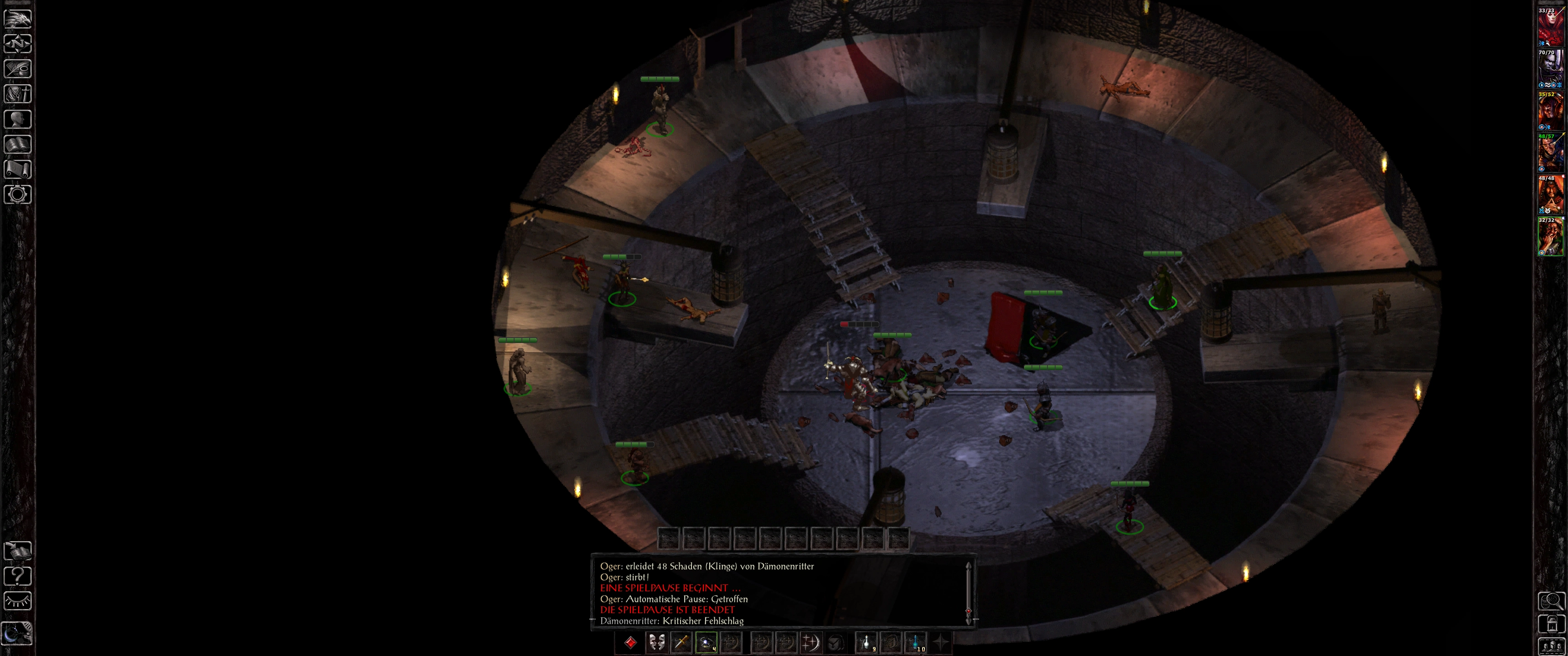The width and height of the screenshot is (1568, 656).
Task: Use the white potion with count 9
Action: (866, 642)
